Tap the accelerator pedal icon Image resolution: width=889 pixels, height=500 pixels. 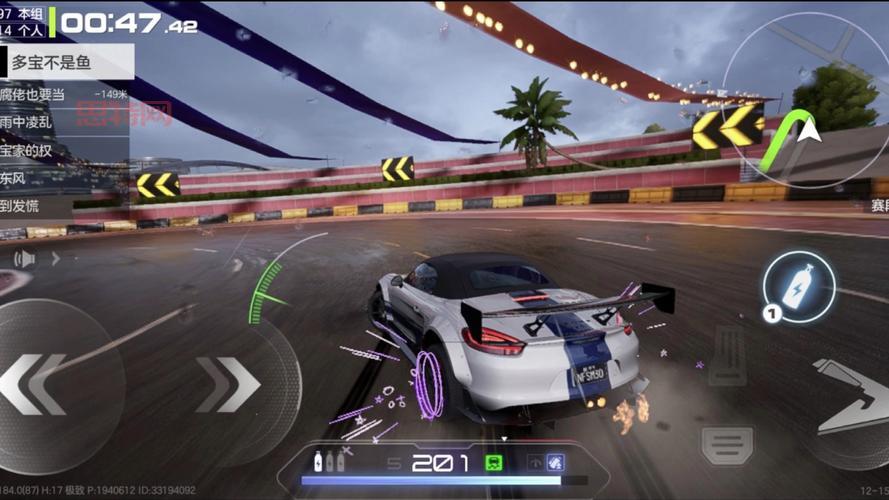click(x=728, y=355)
